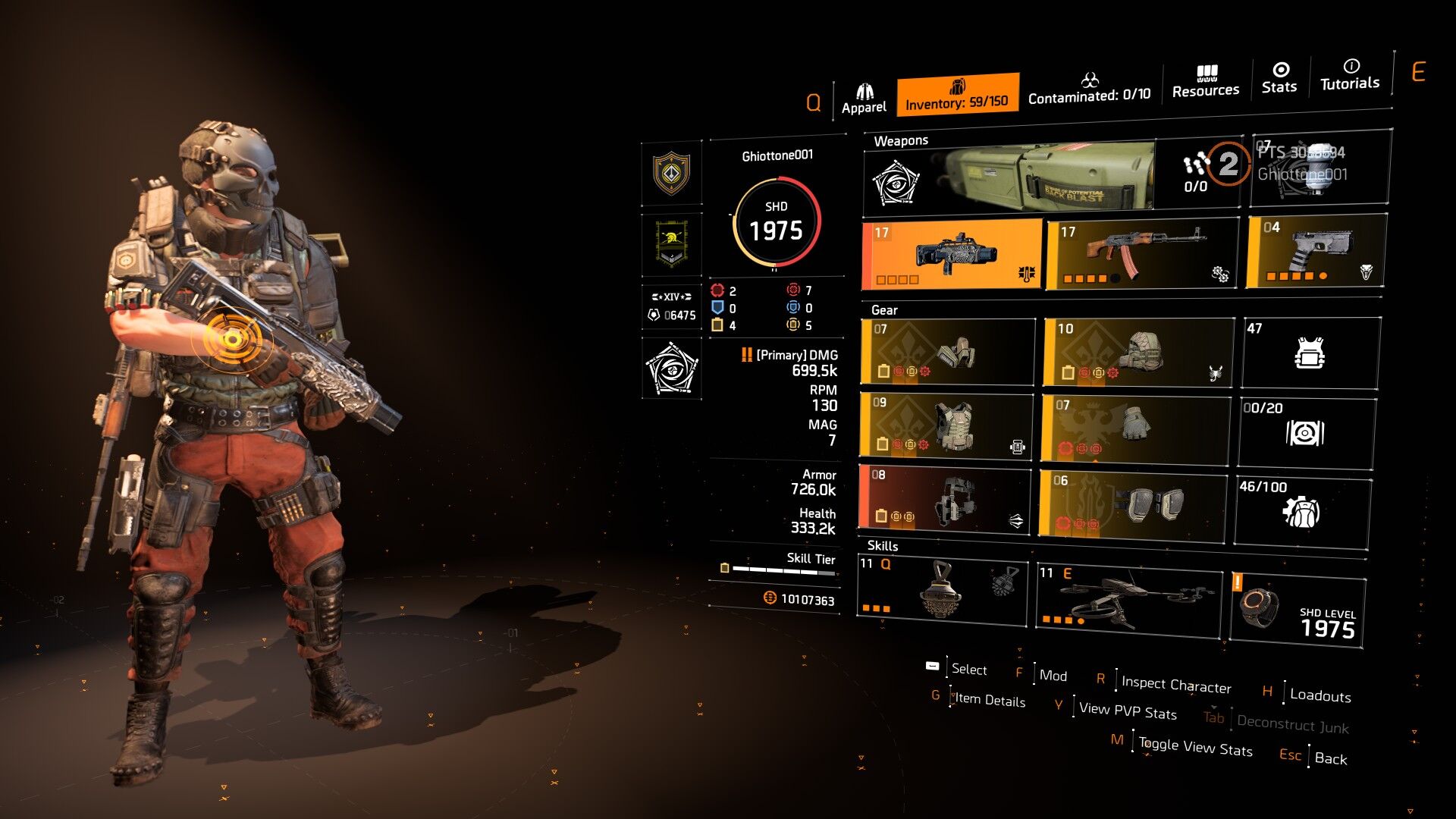Select the sidearm pistol slot
1456x819 pixels.
click(1317, 252)
